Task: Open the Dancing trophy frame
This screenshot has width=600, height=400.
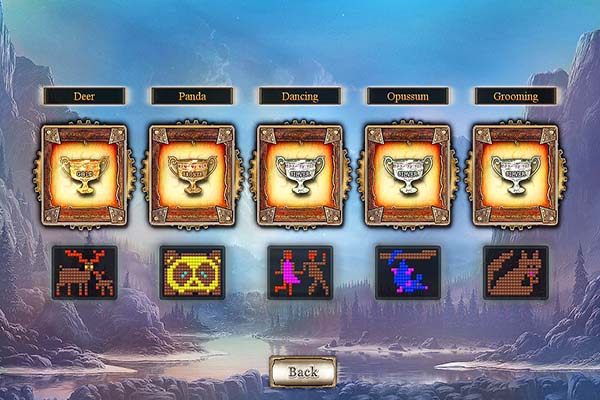Action: coord(300,175)
